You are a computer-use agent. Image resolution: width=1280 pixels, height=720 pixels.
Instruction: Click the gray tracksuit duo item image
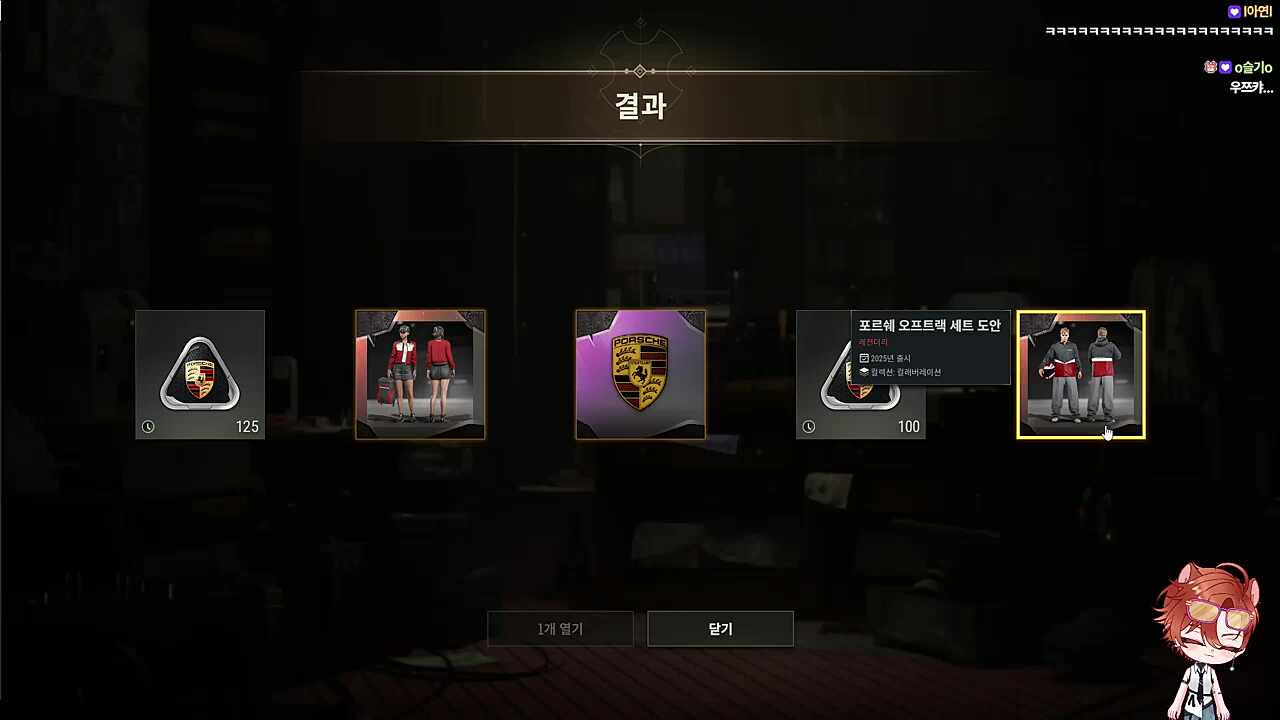coord(1081,374)
